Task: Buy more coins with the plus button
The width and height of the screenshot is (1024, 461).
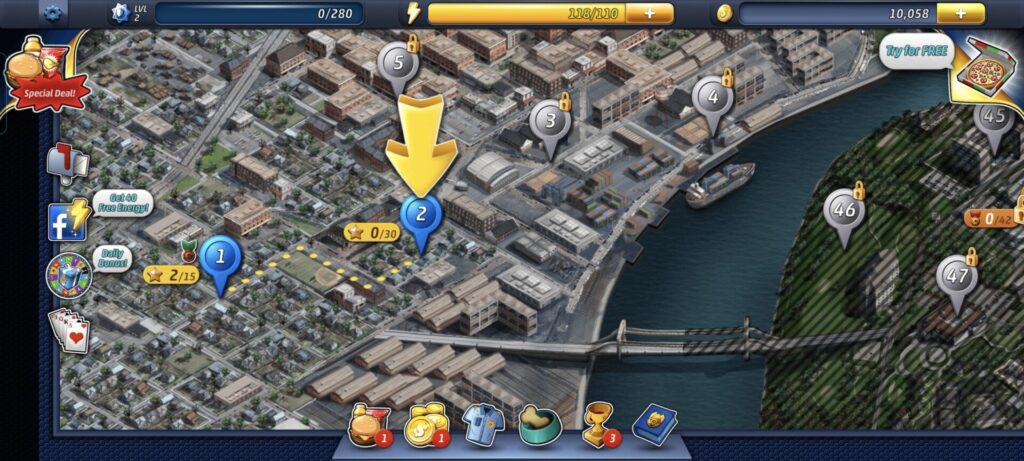Action: click(961, 14)
